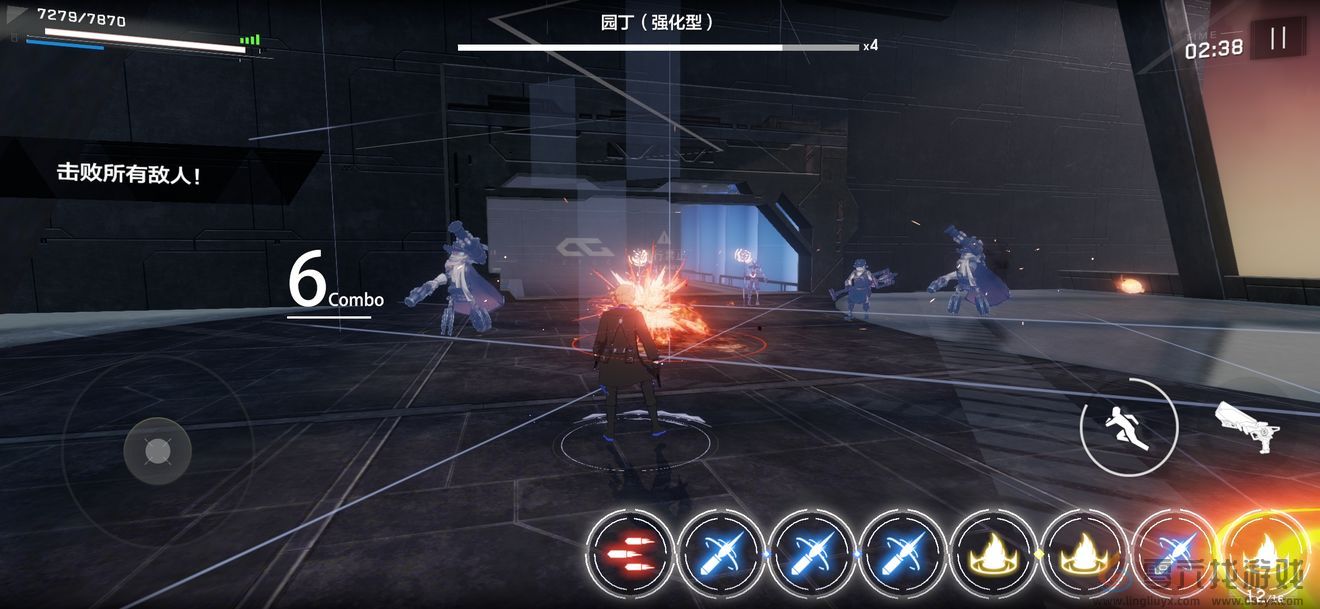Pause the battle
The image size is (1320, 609).
(x=1277, y=39)
